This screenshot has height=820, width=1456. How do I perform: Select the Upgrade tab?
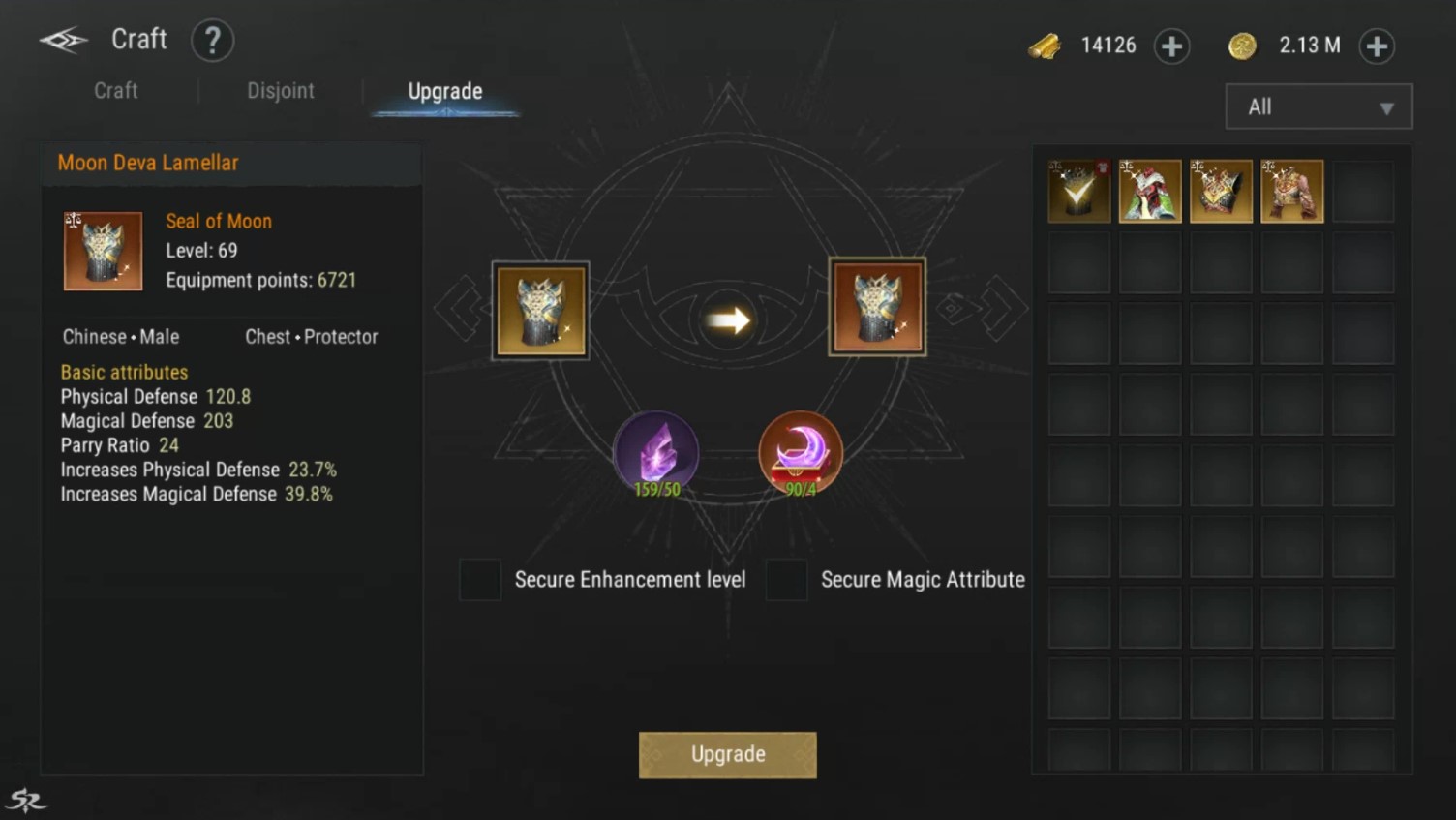coord(445,91)
